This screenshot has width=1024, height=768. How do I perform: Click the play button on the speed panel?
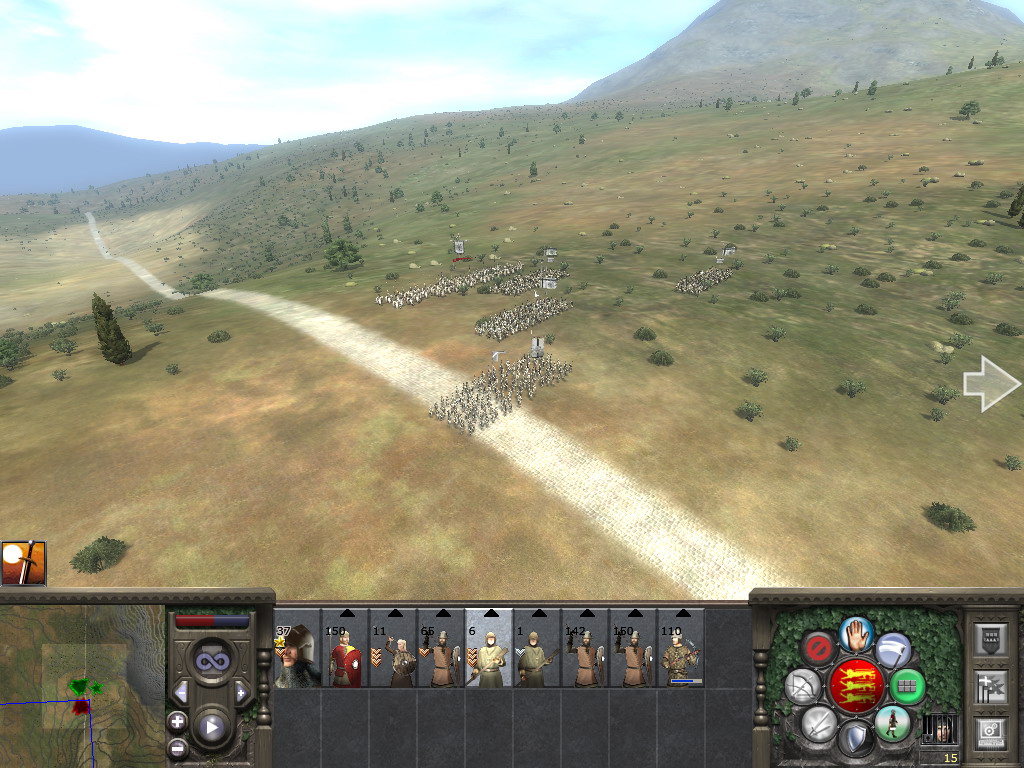coord(211,727)
